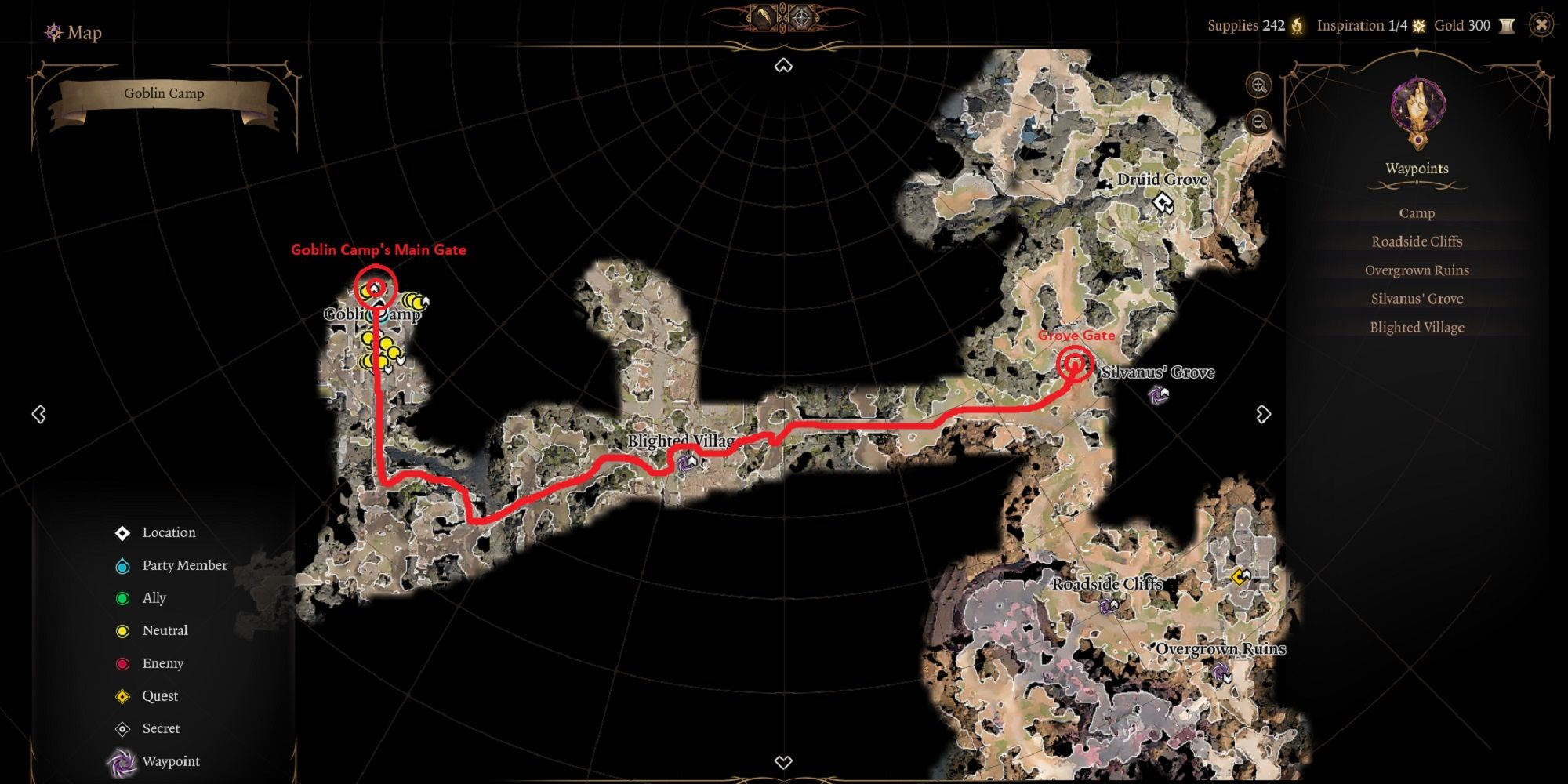Click the Roadside Cliffs waypoint marker on the map
Screen dimensions: 1568x784
pyautogui.click(x=1109, y=605)
